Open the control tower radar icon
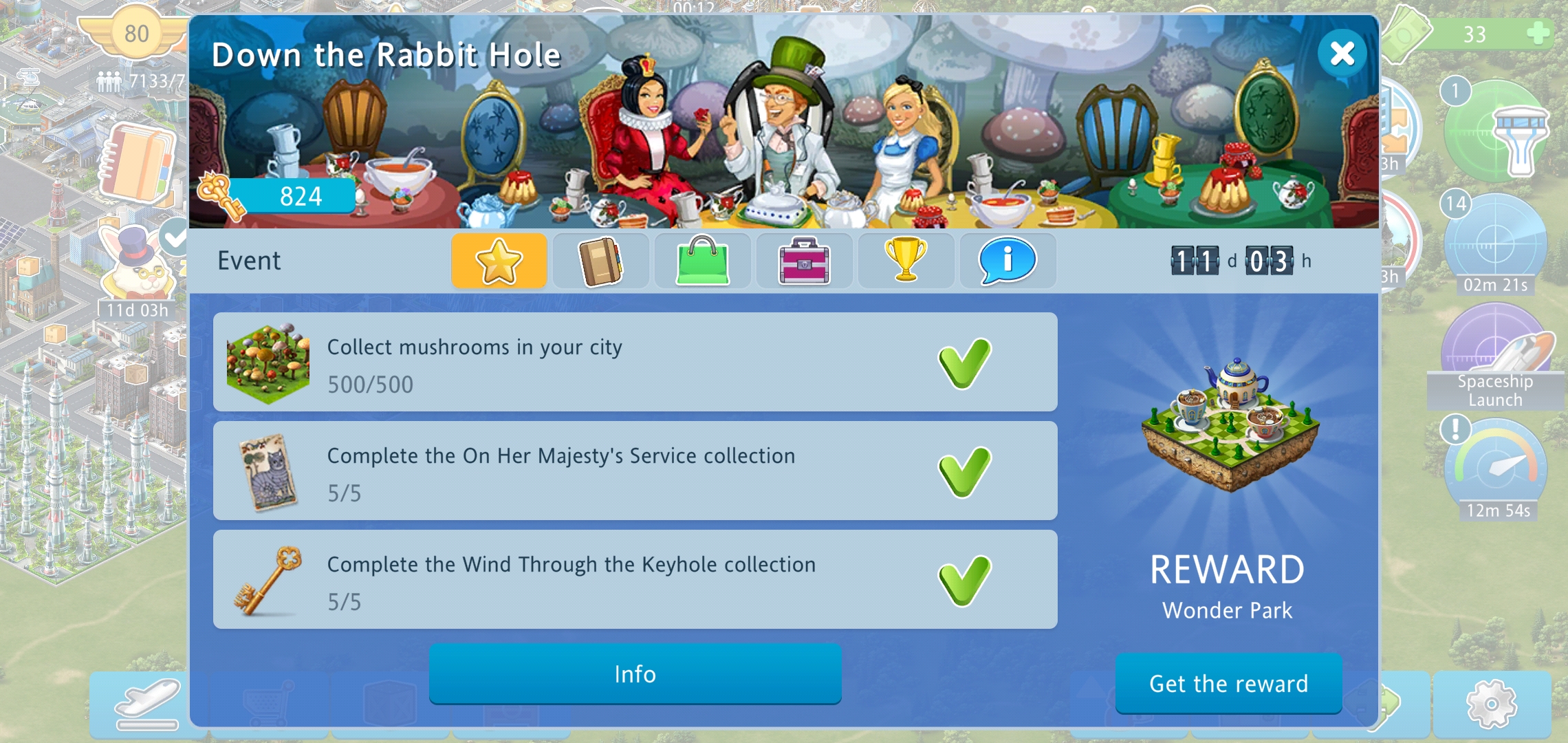Image resolution: width=1568 pixels, height=743 pixels. tap(1495, 134)
